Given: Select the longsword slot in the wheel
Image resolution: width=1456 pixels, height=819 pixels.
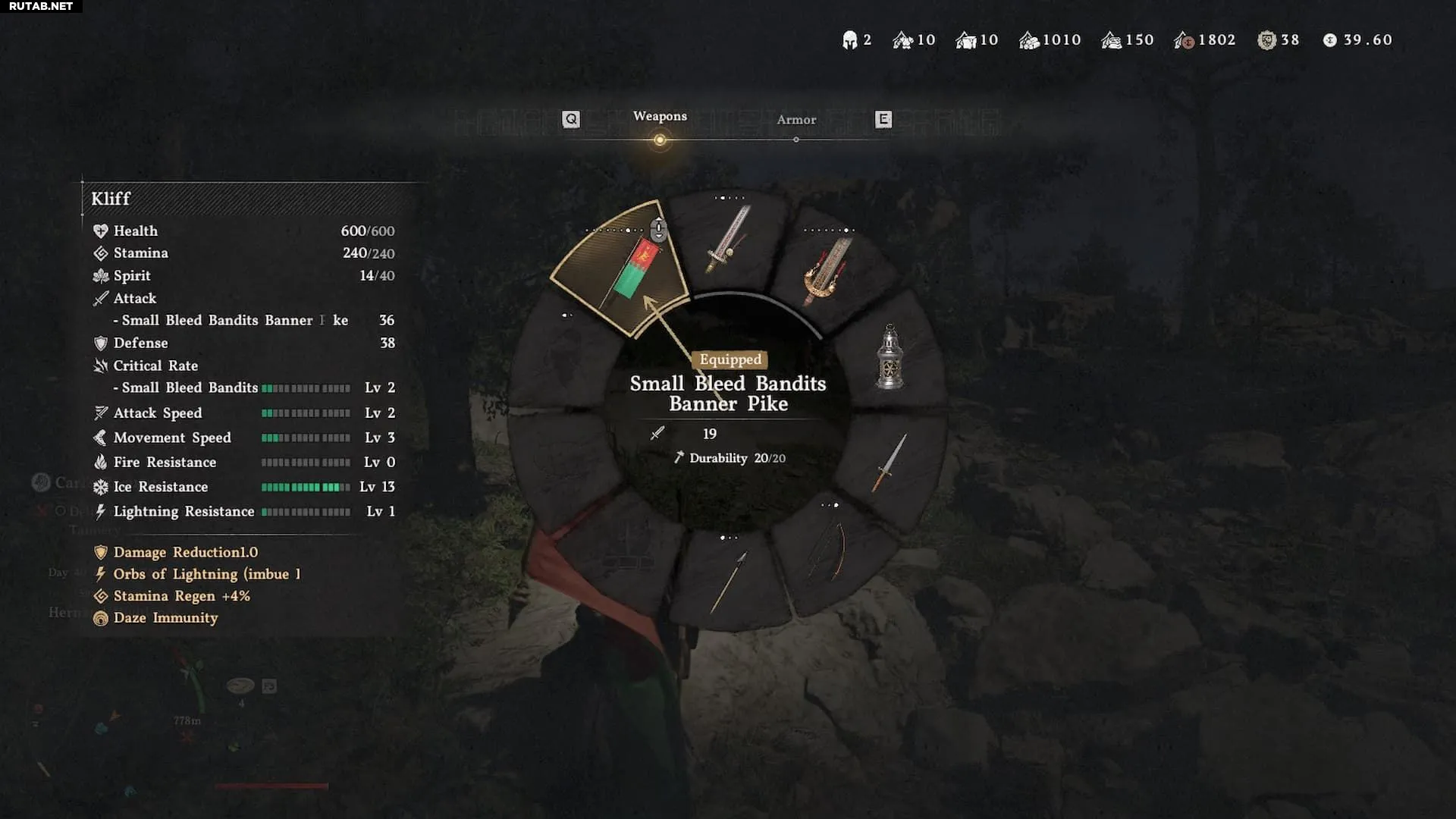Looking at the screenshot, I should (x=728, y=241).
